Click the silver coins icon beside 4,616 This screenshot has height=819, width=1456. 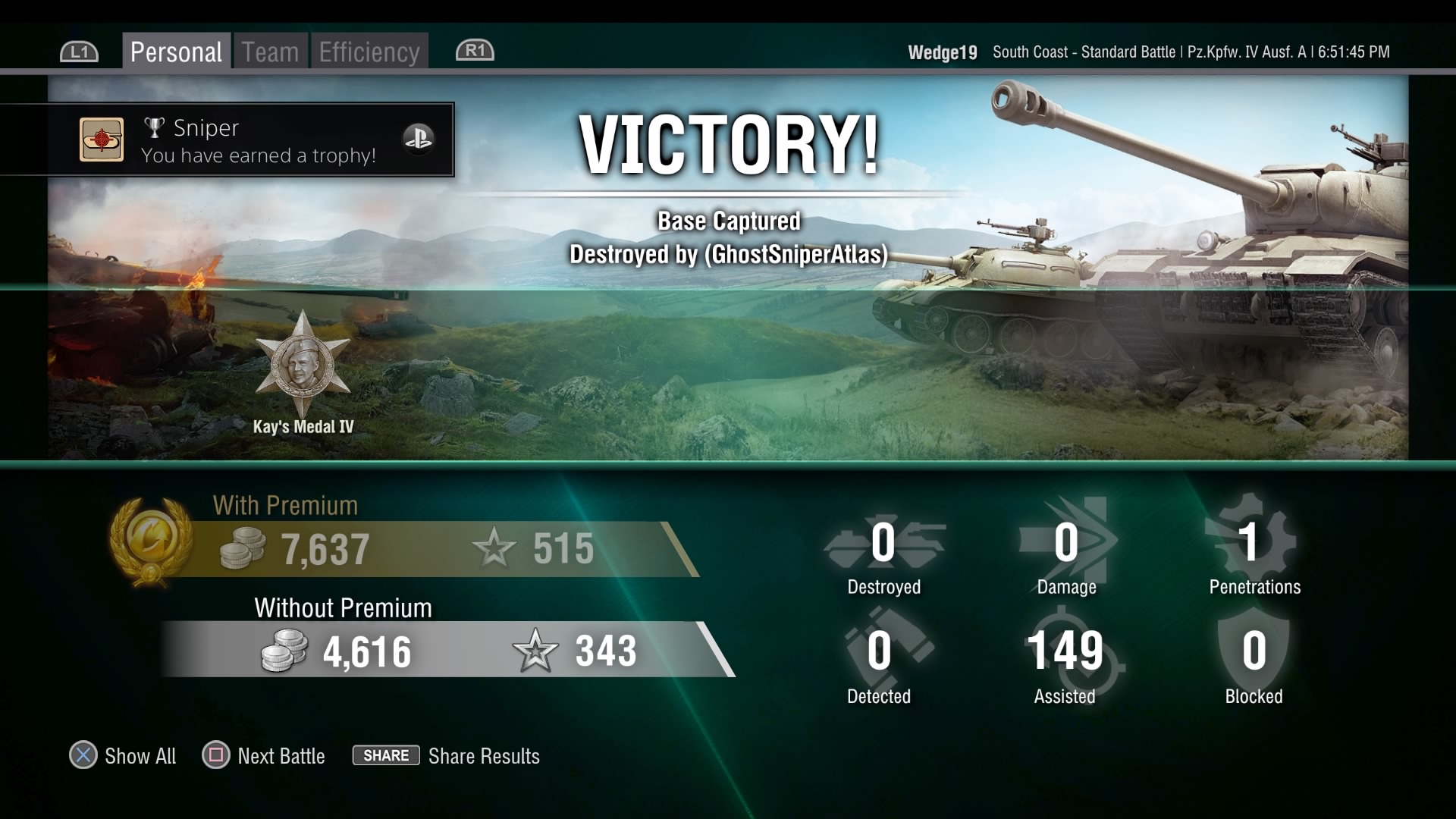tap(284, 651)
